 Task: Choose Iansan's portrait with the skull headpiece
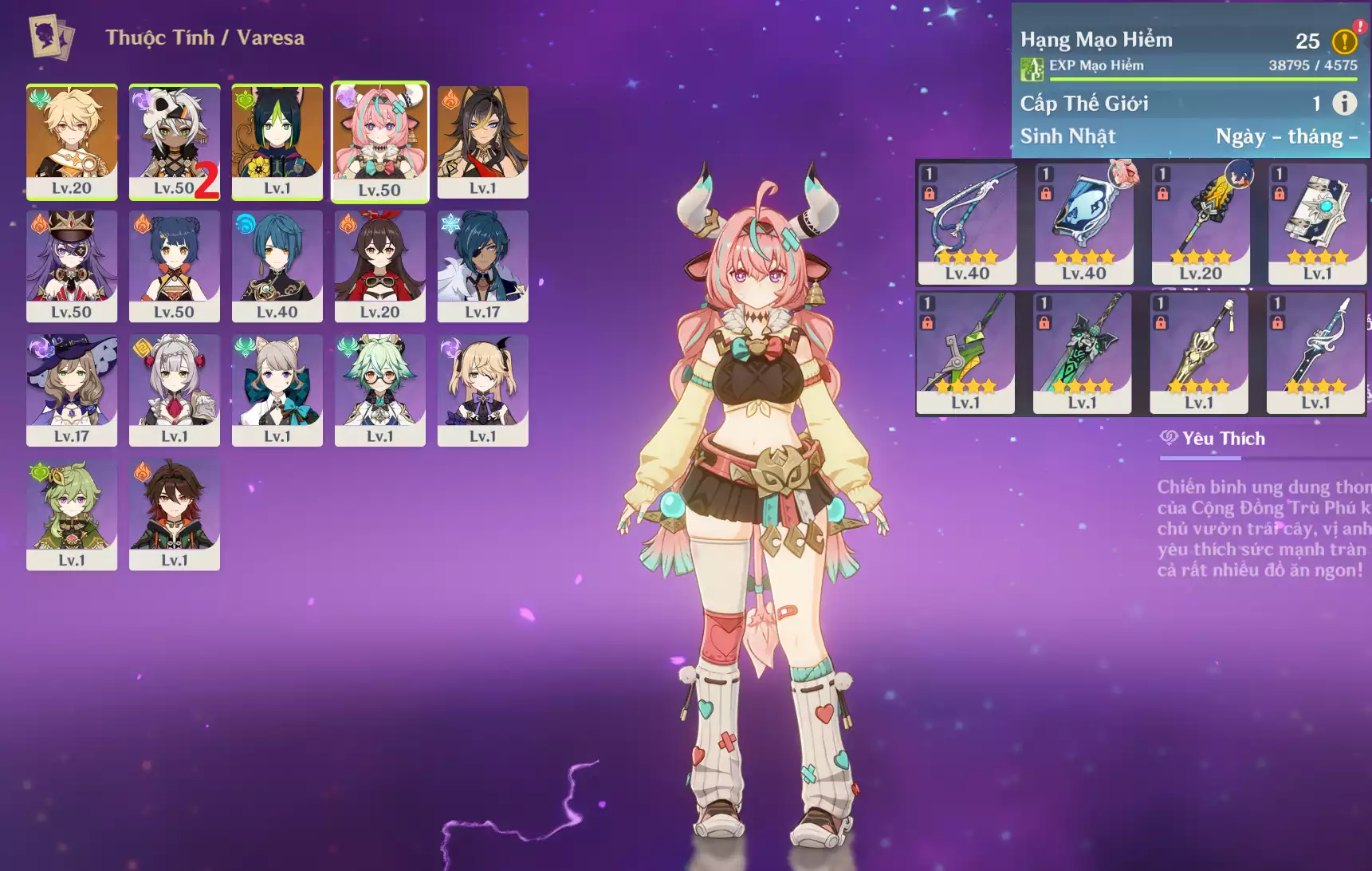coord(174,141)
